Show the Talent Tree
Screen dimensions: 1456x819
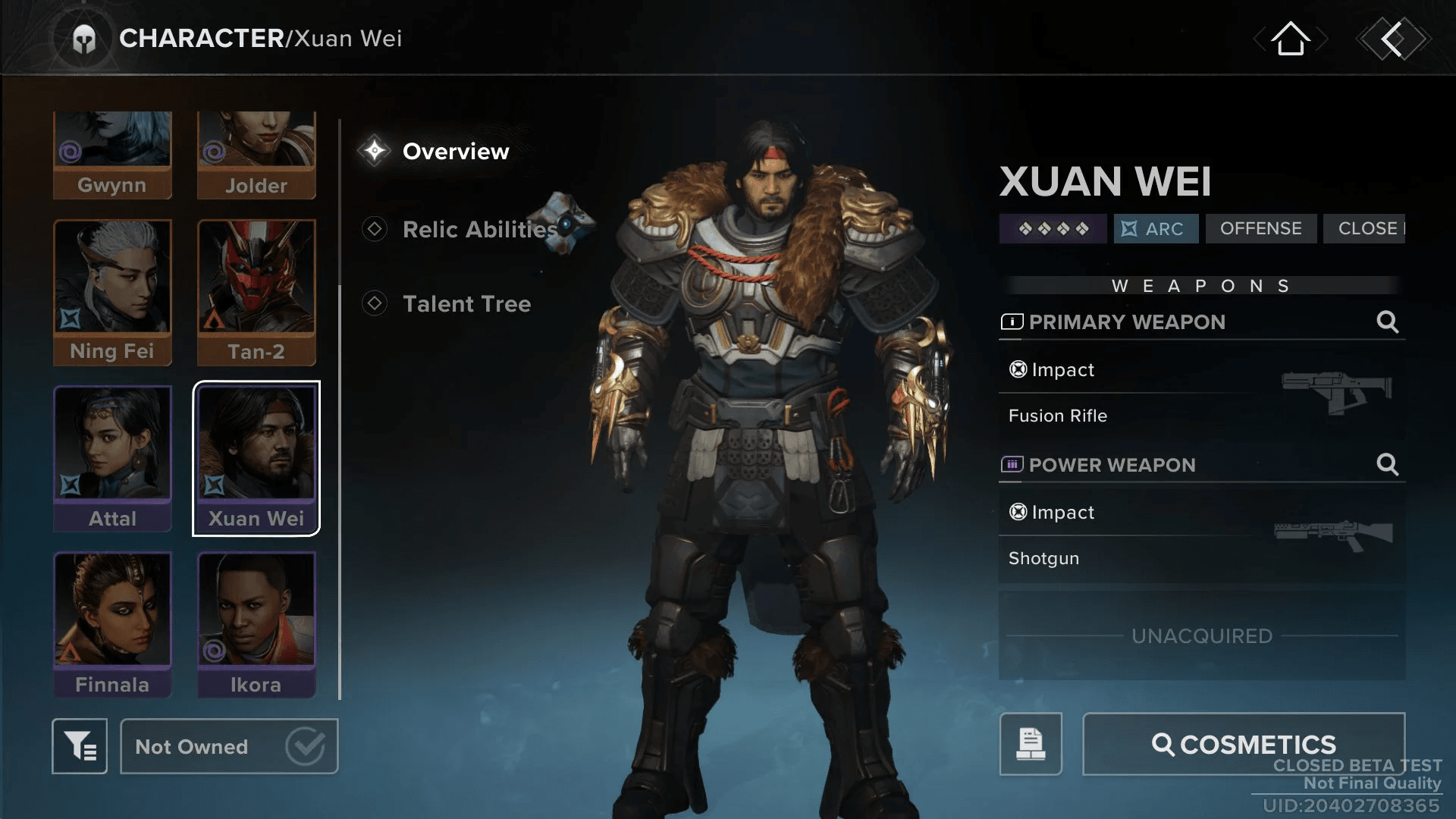466,304
